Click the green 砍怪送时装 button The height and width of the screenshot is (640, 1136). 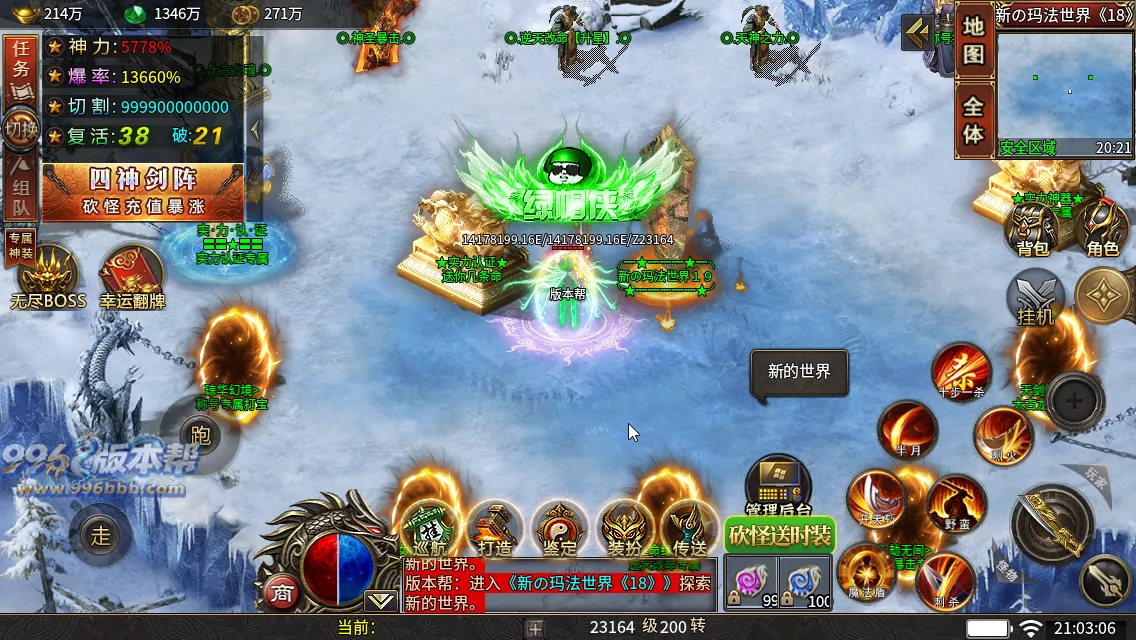pos(779,535)
